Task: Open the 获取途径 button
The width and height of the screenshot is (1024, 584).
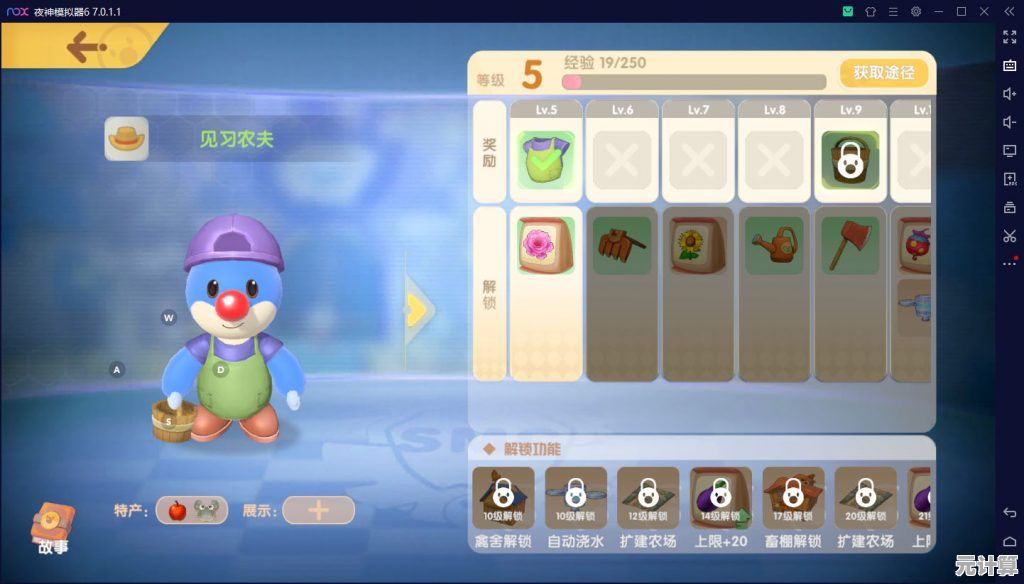Action: [883, 73]
